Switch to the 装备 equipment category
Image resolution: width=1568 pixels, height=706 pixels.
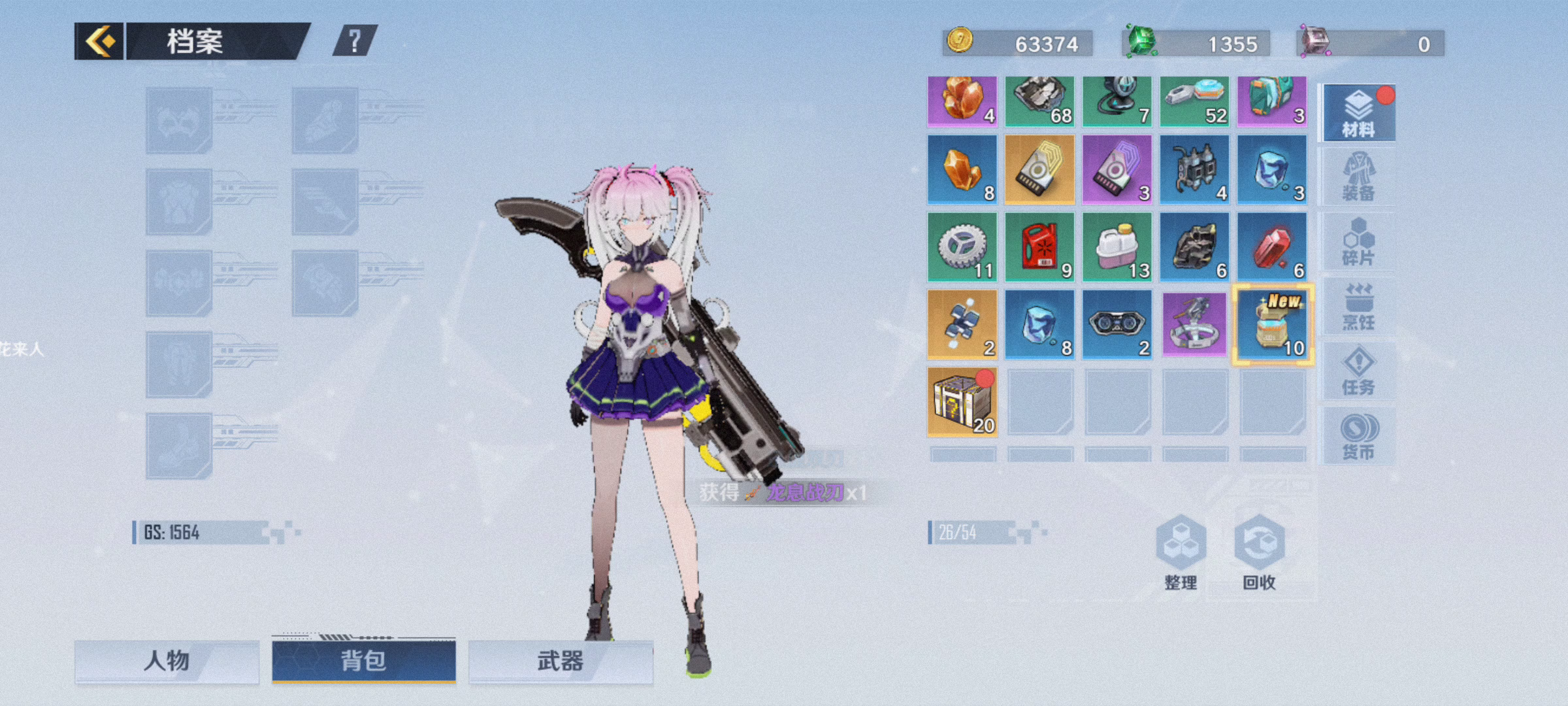pos(1359,177)
